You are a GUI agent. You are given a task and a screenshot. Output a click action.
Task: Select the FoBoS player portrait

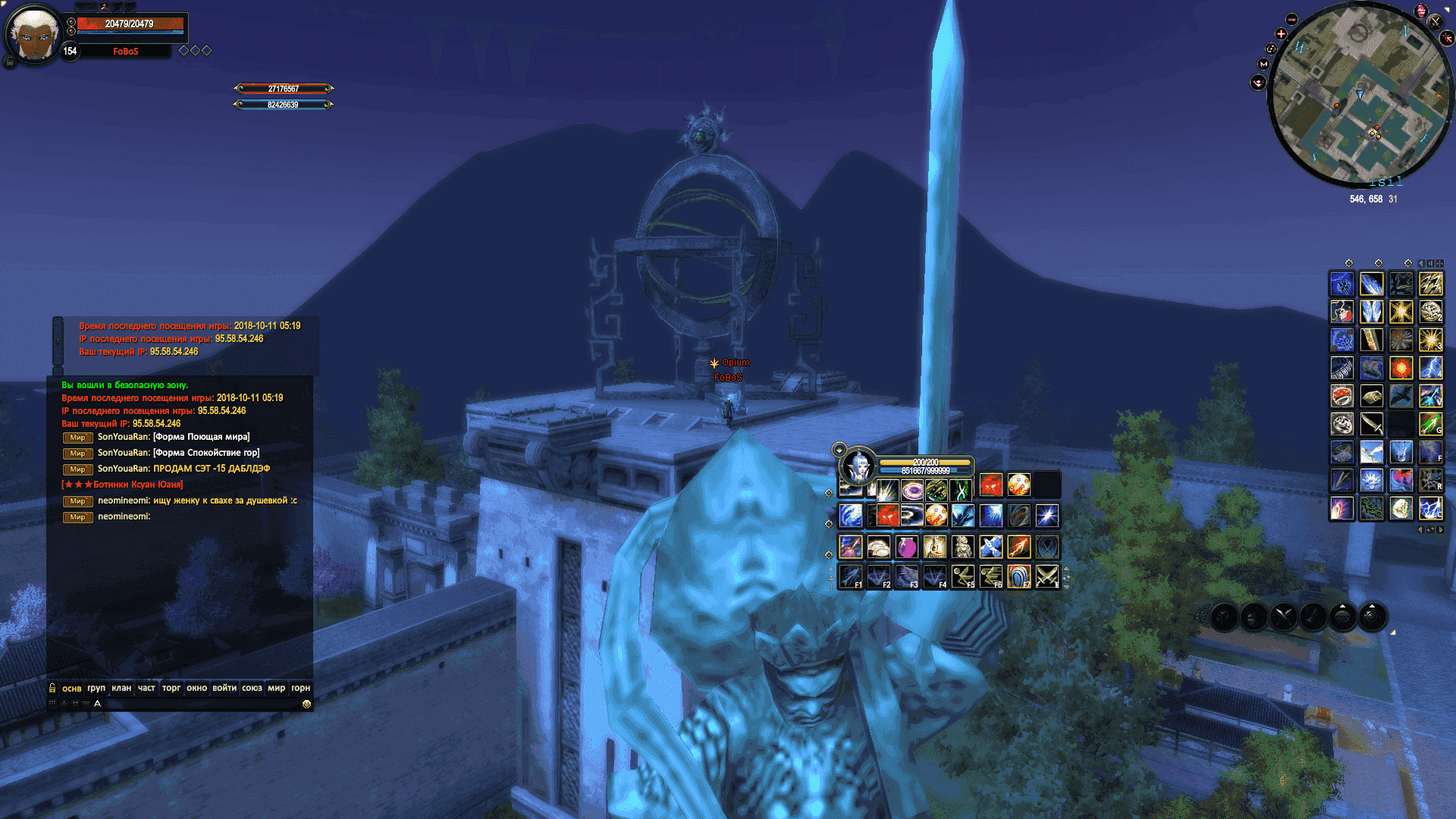(x=33, y=35)
